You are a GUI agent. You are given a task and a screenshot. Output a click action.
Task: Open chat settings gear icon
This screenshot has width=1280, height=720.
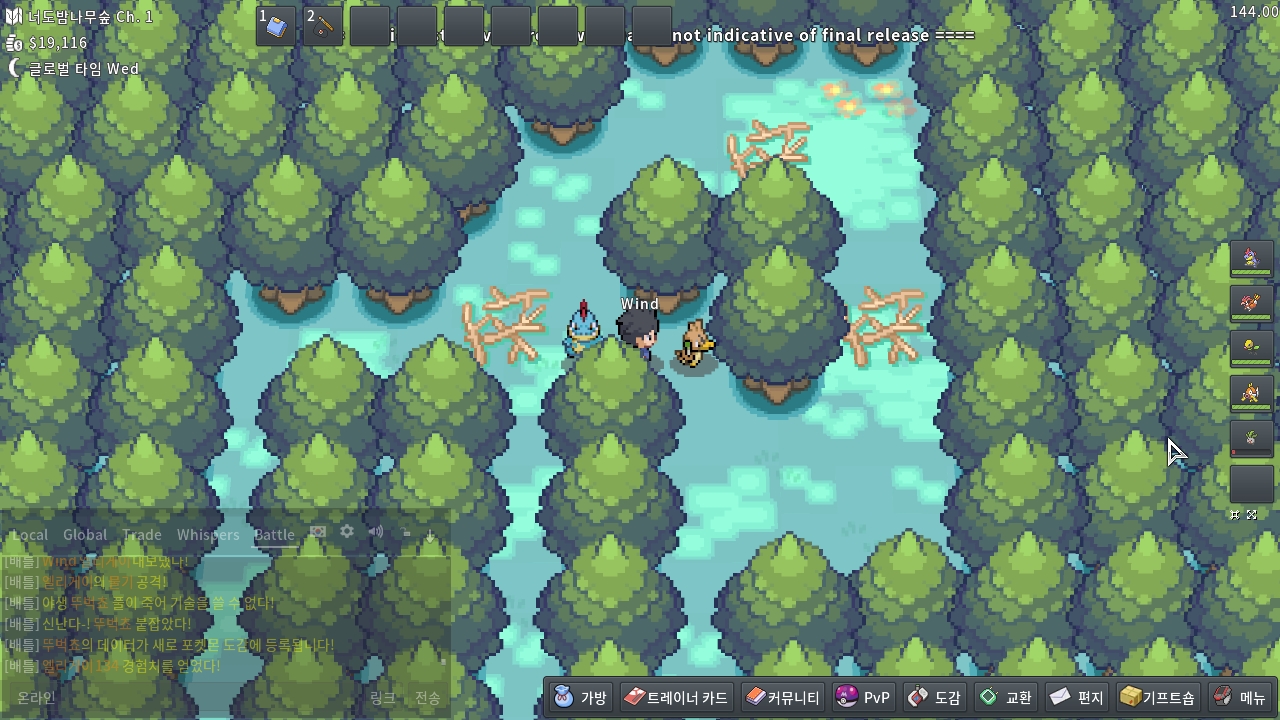[x=347, y=532]
